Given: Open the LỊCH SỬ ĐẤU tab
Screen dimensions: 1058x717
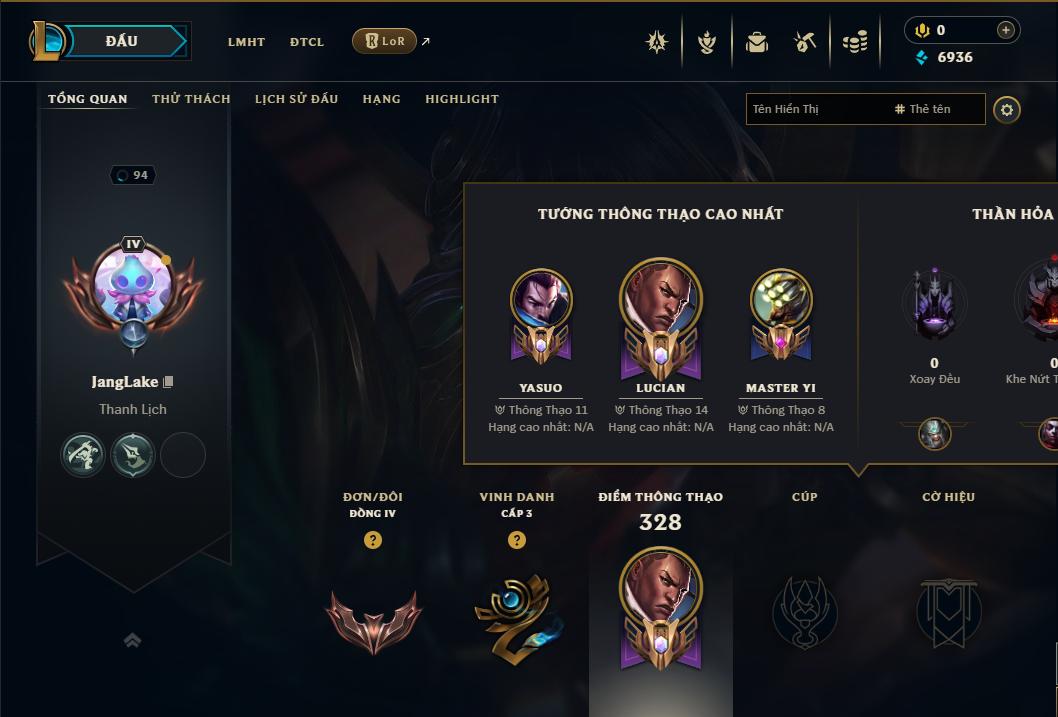Looking at the screenshot, I should click(x=296, y=99).
